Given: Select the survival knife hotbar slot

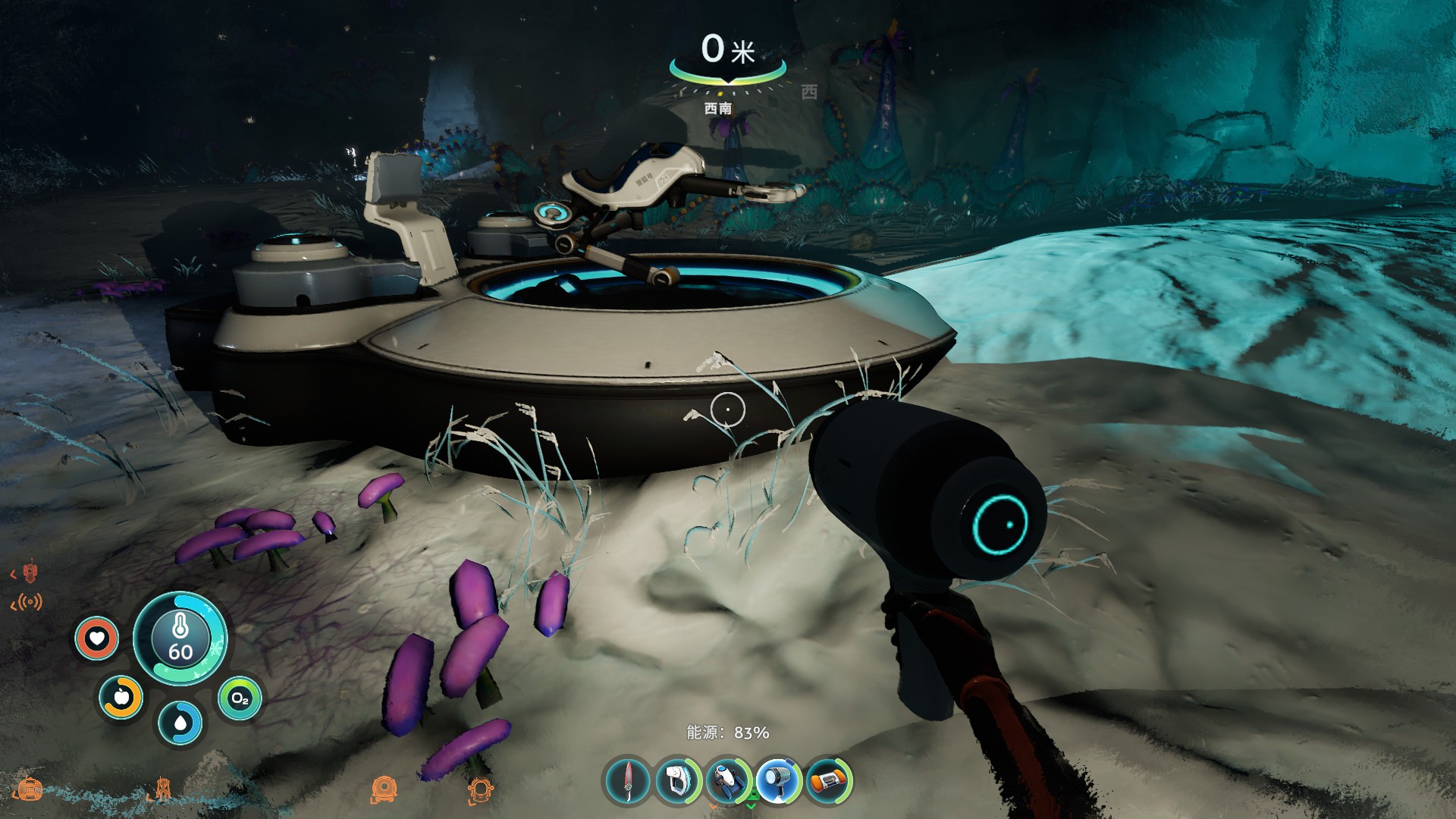Looking at the screenshot, I should point(628,780).
